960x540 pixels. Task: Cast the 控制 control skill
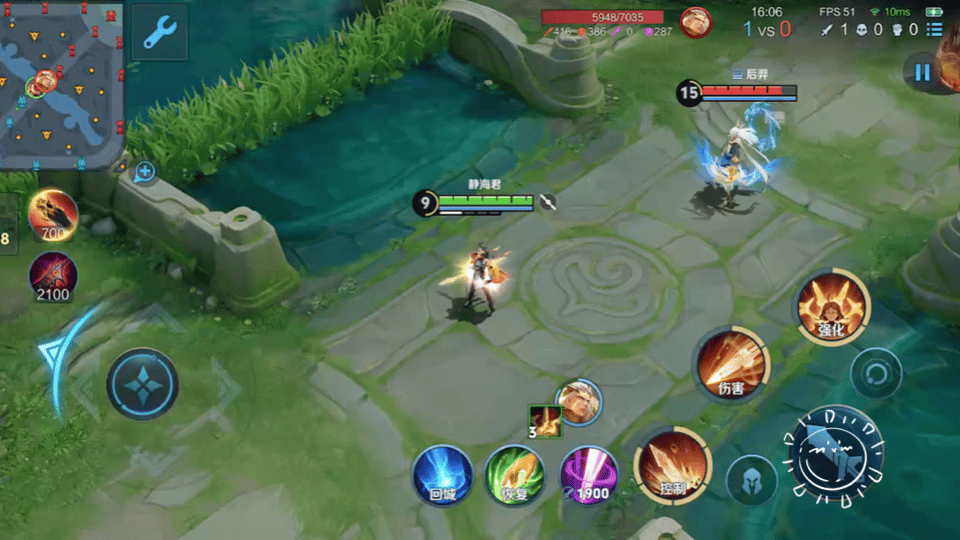click(x=672, y=466)
